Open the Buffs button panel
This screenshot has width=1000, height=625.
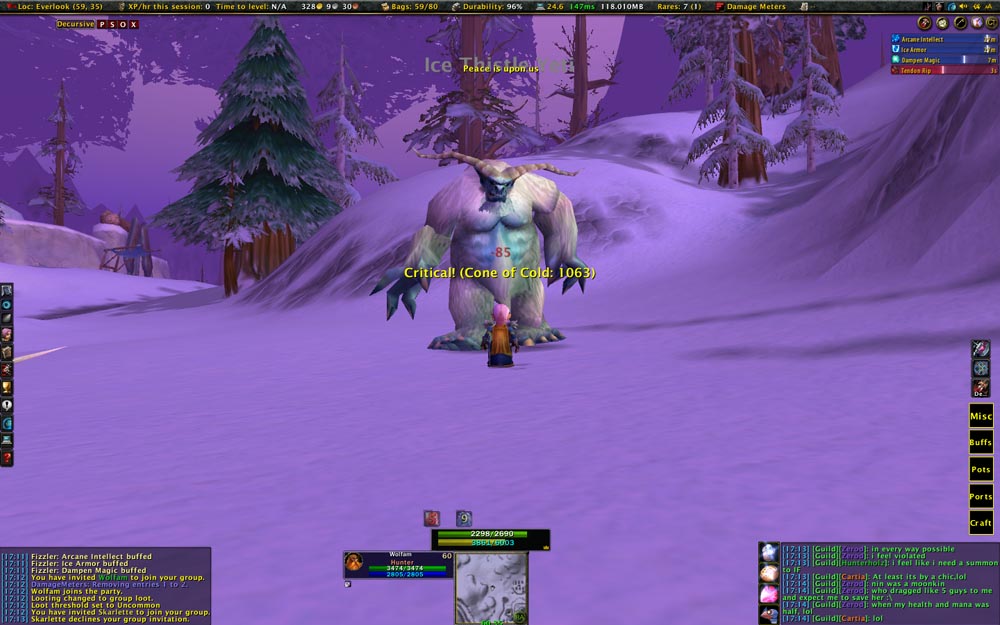[981, 442]
